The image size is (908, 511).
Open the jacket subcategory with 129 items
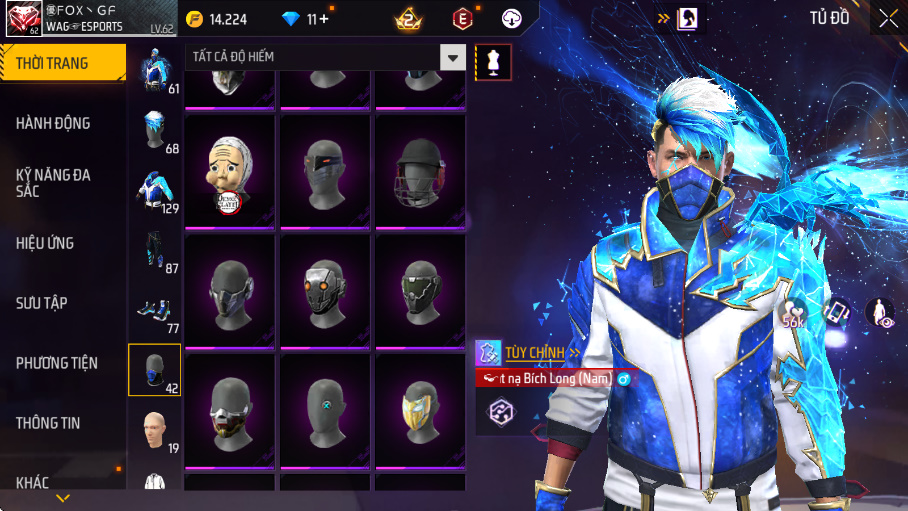click(155, 191)
